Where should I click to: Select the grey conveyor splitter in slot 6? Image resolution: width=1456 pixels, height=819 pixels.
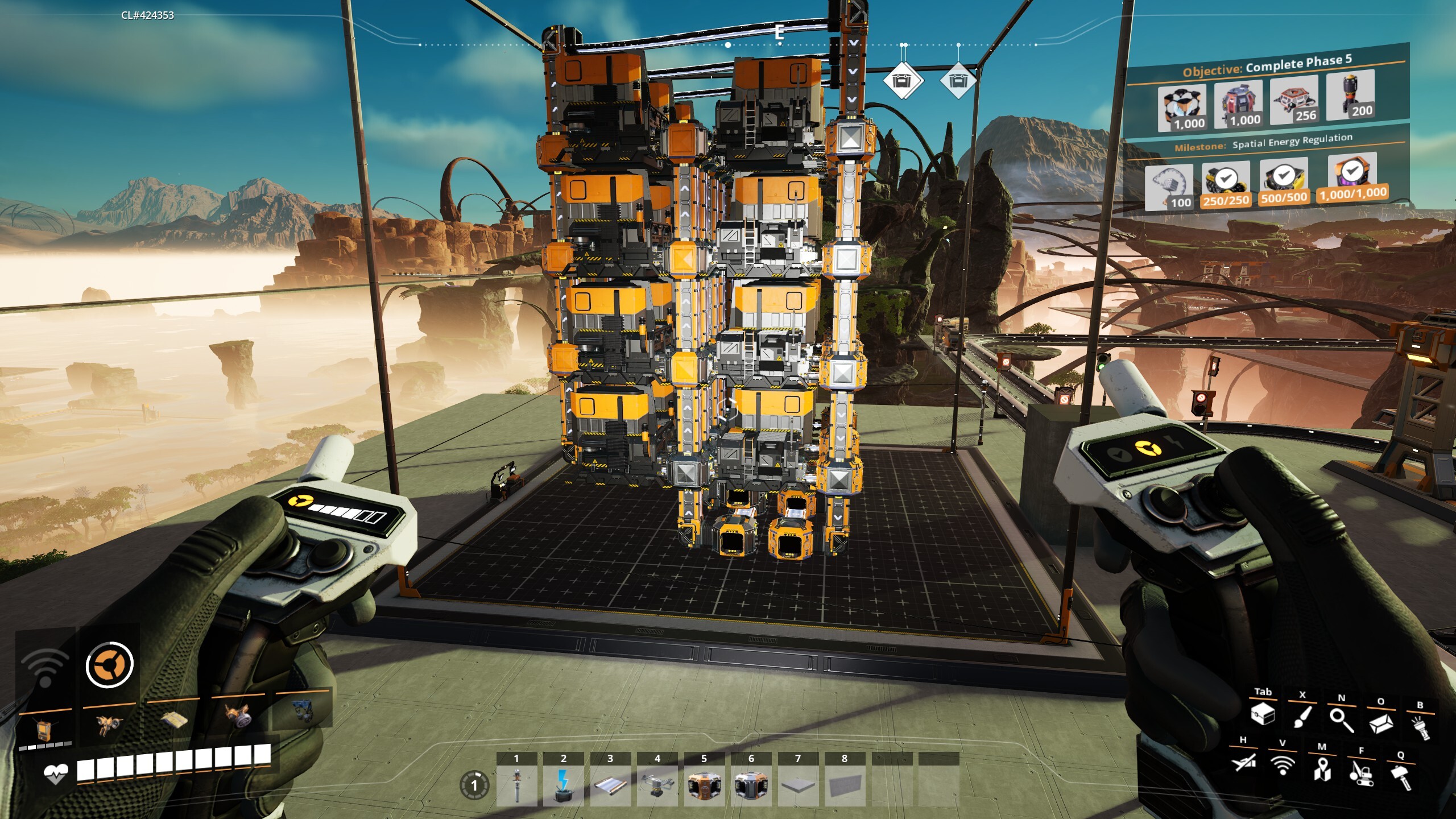751,785
